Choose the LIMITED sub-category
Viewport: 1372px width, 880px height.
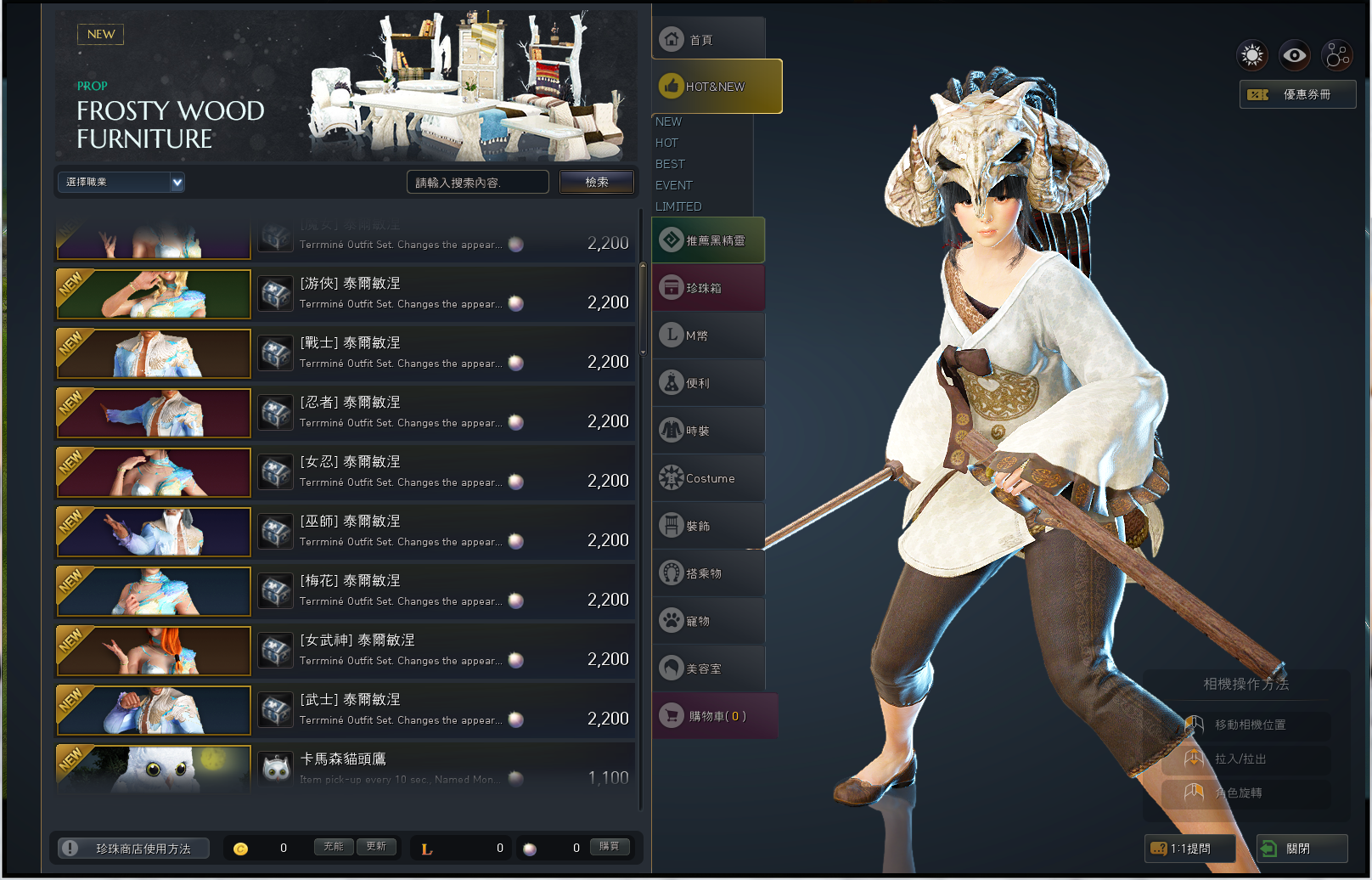coord(678,206)
